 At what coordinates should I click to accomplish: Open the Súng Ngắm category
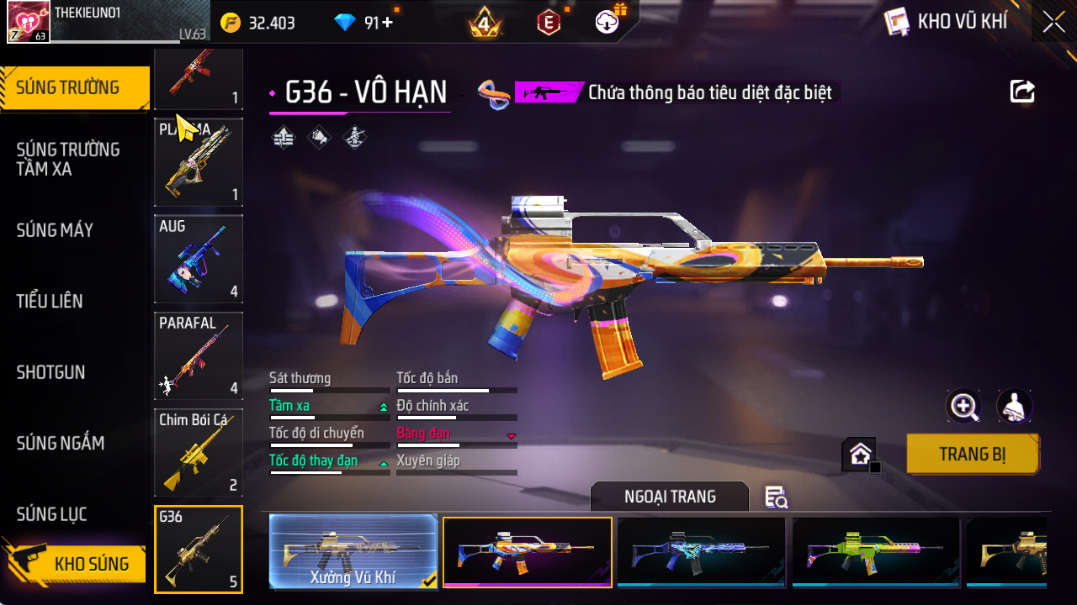[60, 443]
